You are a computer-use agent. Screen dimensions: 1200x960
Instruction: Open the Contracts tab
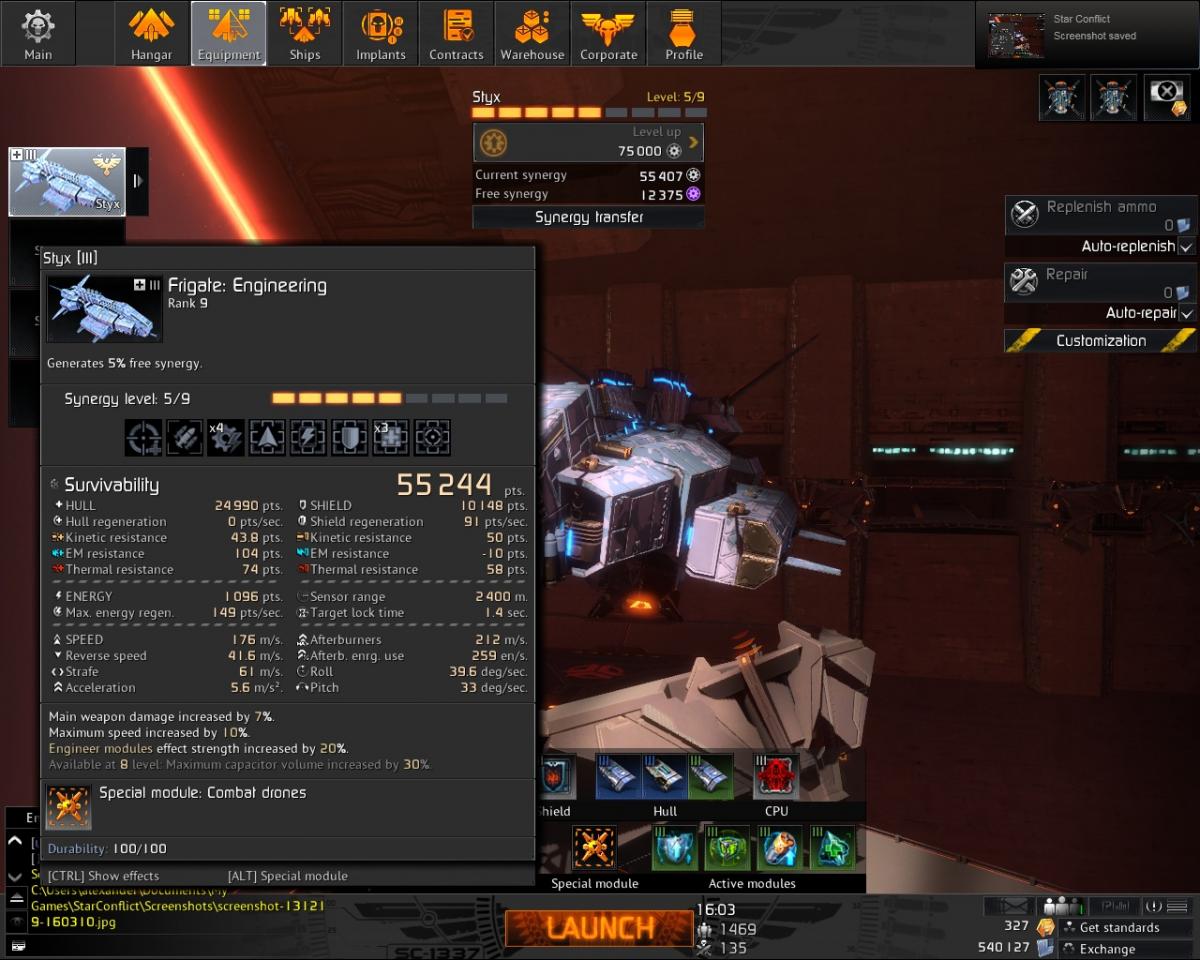click(x=456, y=33)
